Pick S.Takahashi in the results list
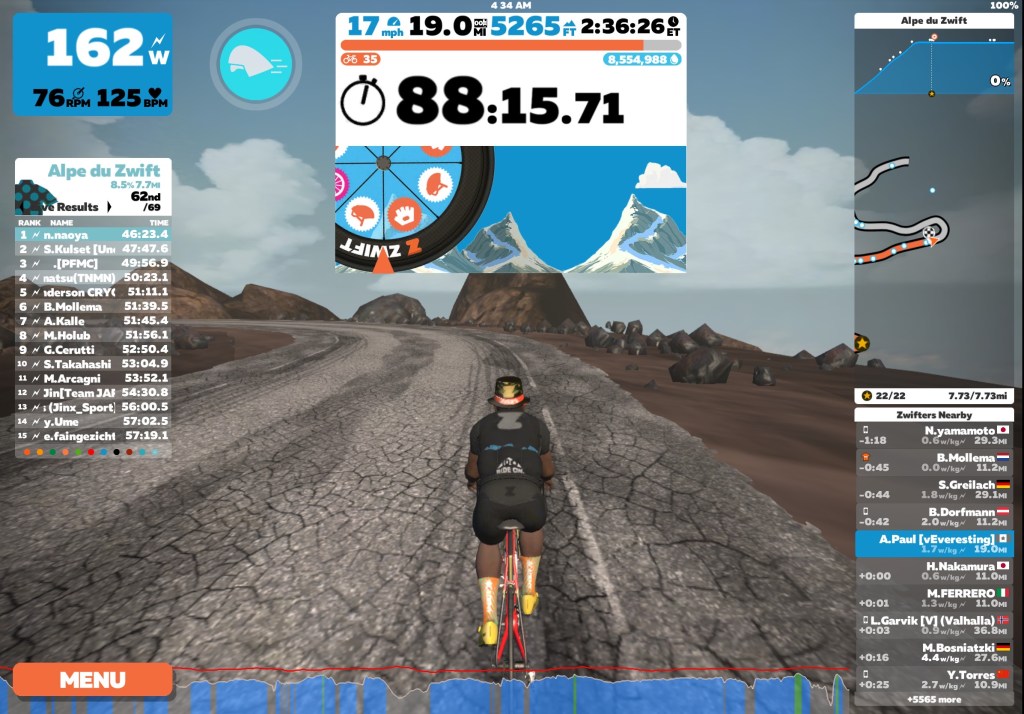This screenshot has width=1024, height=714. click(93, 364)
